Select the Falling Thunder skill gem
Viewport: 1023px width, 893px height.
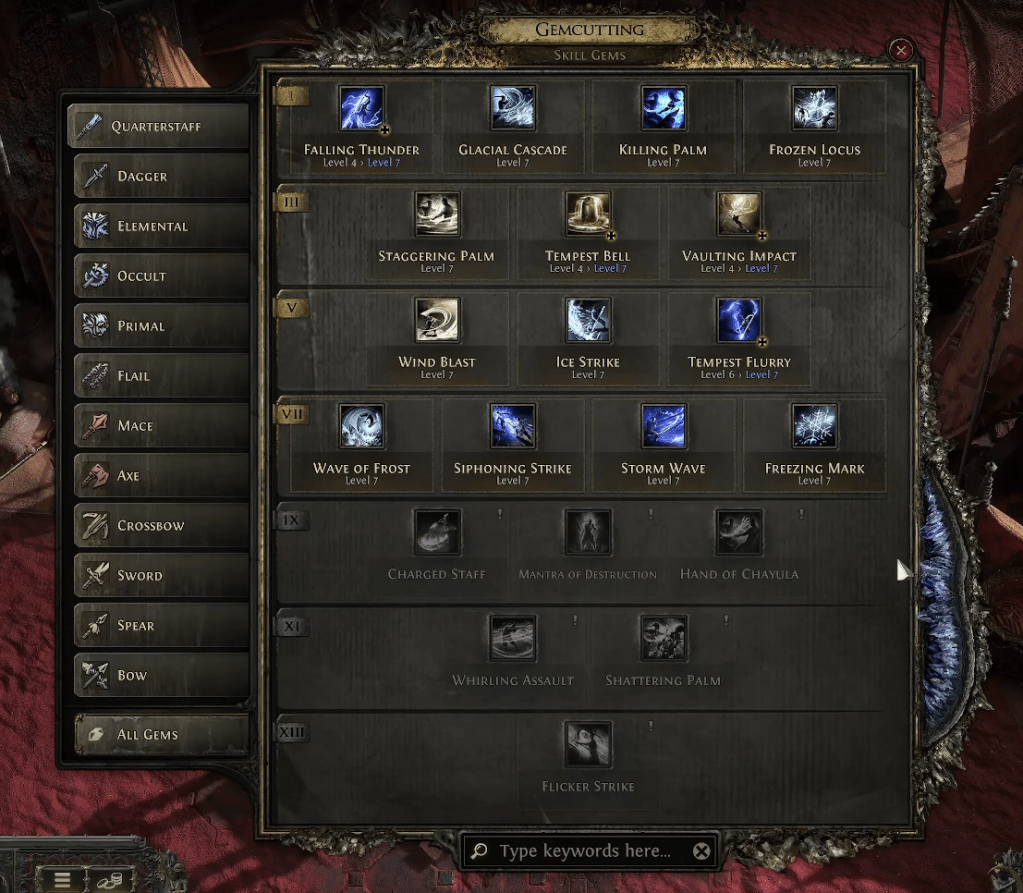point(361,108)
